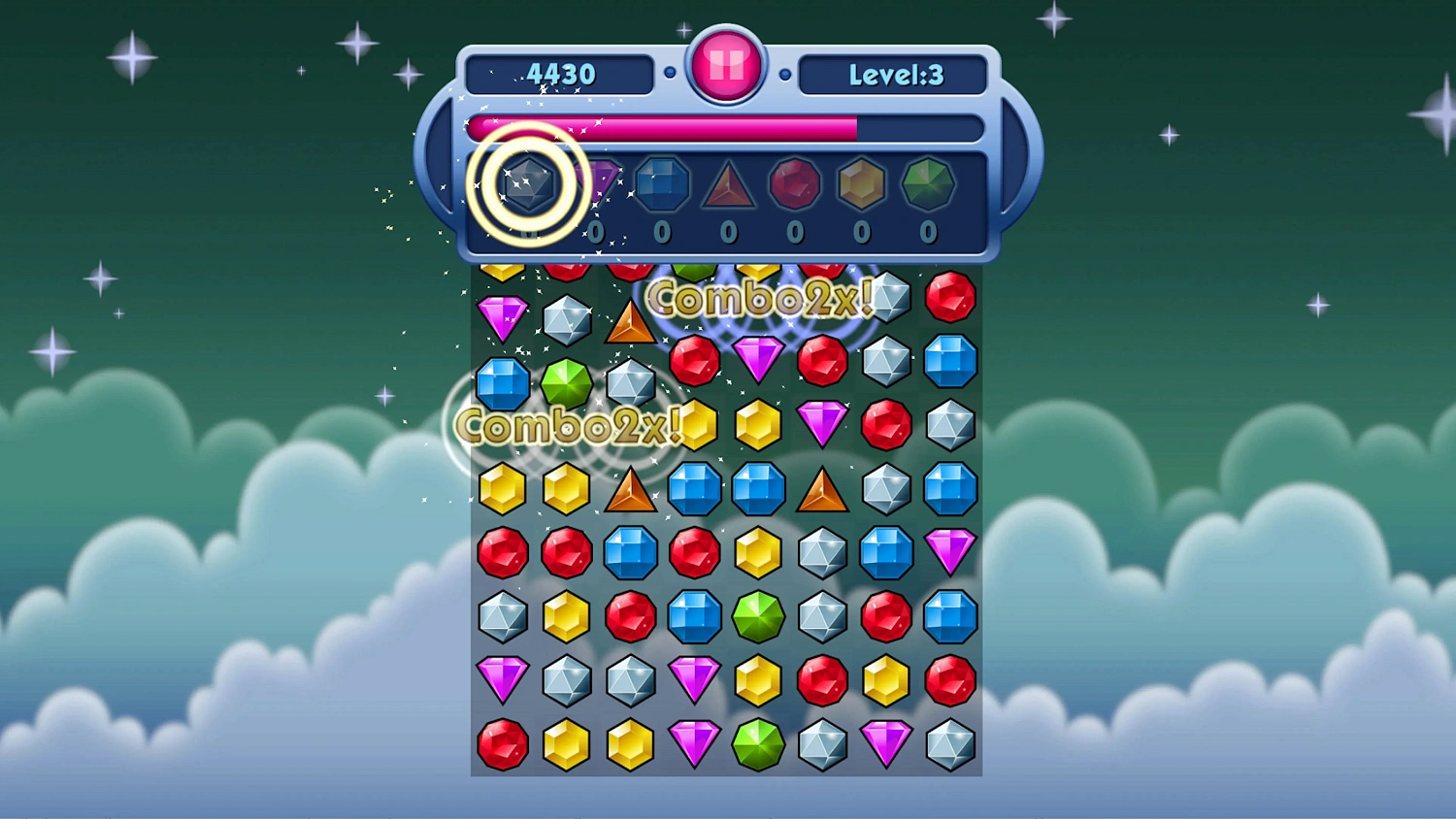The width and height of the screenshot is (1456, 819).
Task: Select the red round gem counter icon
Action: pos(795,182)
